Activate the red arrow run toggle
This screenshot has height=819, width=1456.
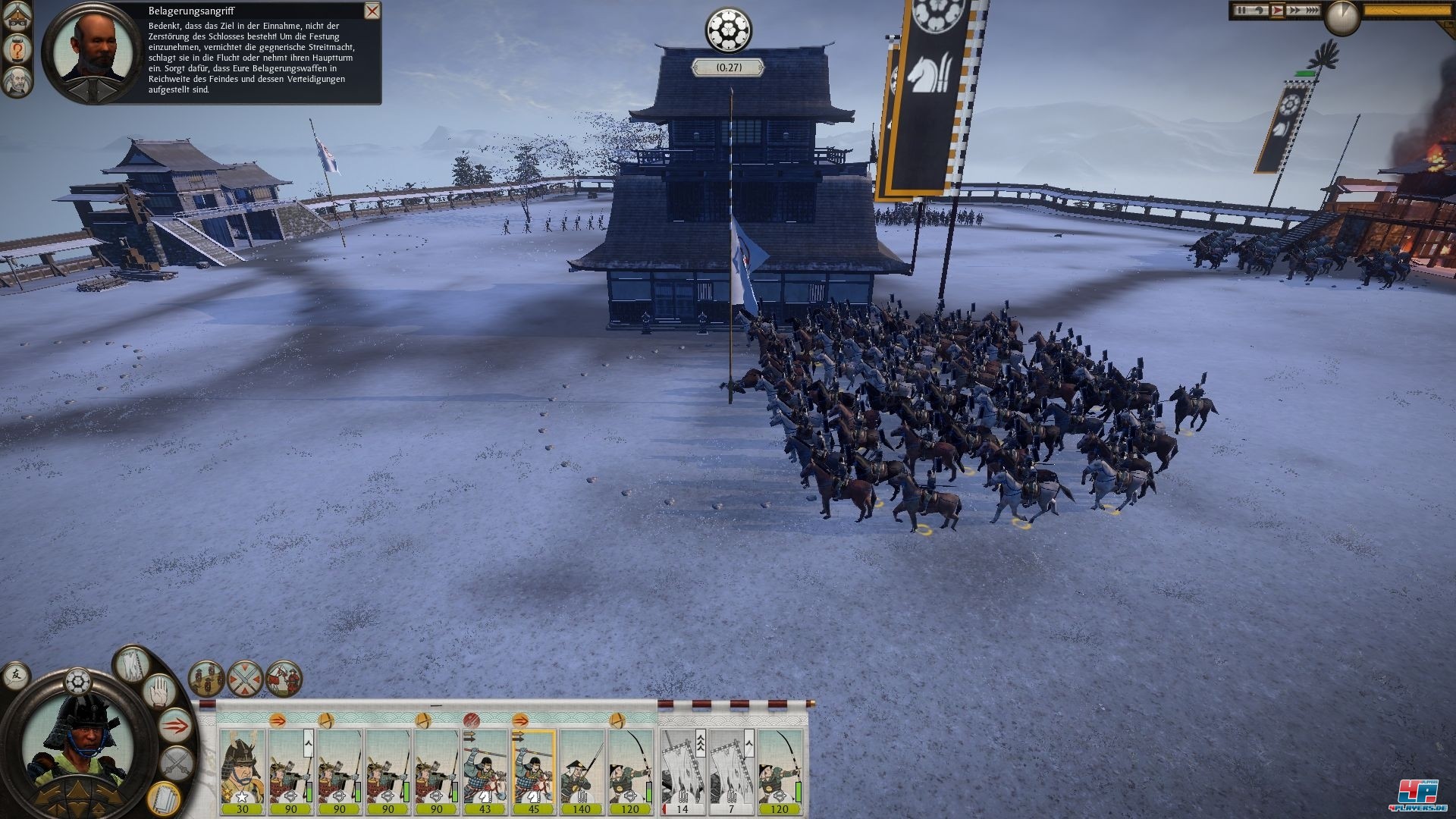click(x=176, y=726)
